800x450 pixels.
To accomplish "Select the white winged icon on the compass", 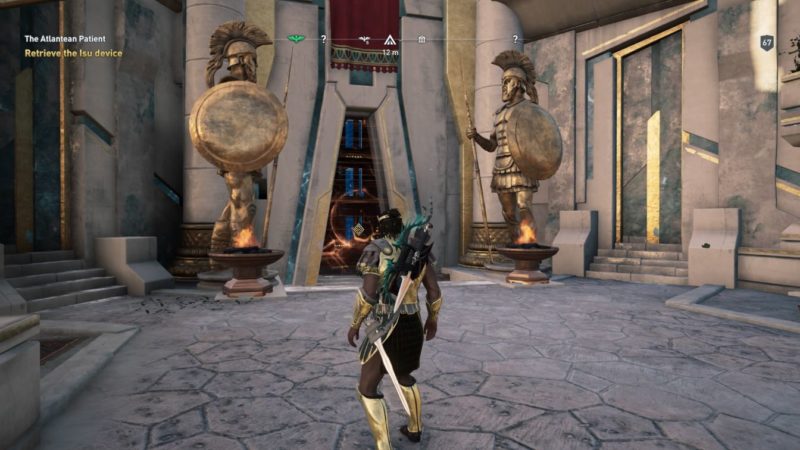I will pos(365,40).
